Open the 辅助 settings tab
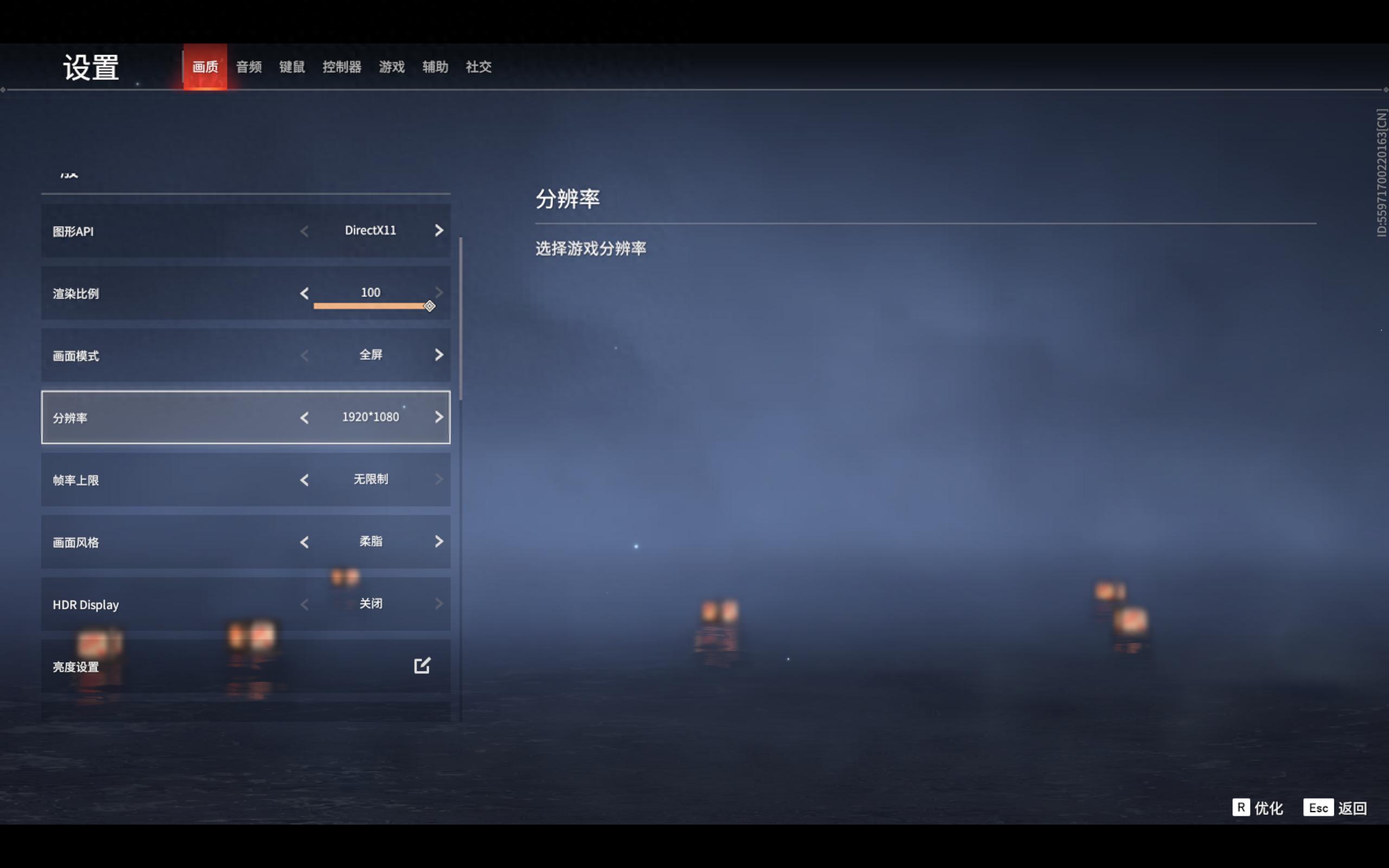The image size is (1389, 868). click(x=435, y=67)
